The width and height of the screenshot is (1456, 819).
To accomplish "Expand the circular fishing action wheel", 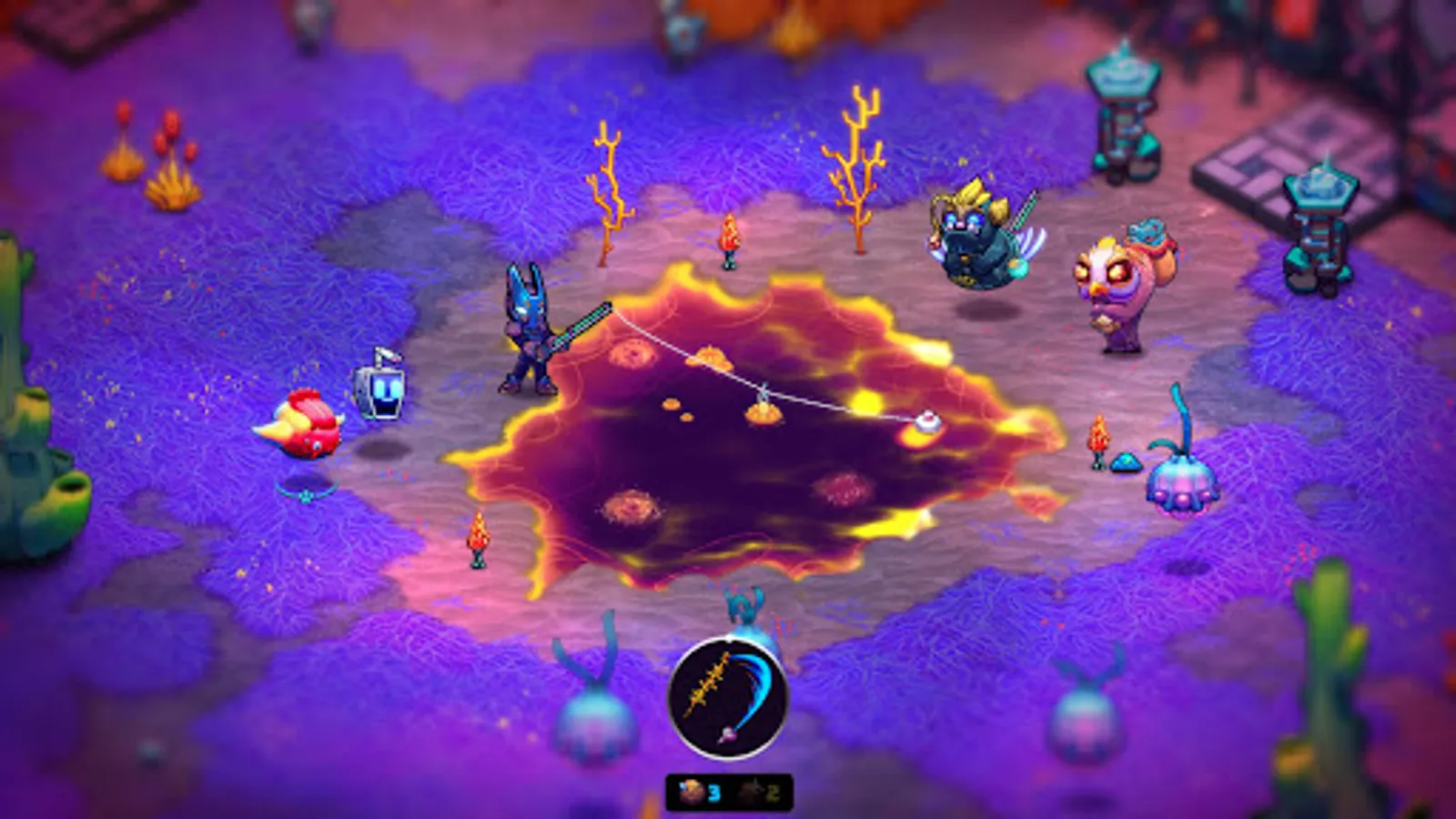I will tap(733, 701).
